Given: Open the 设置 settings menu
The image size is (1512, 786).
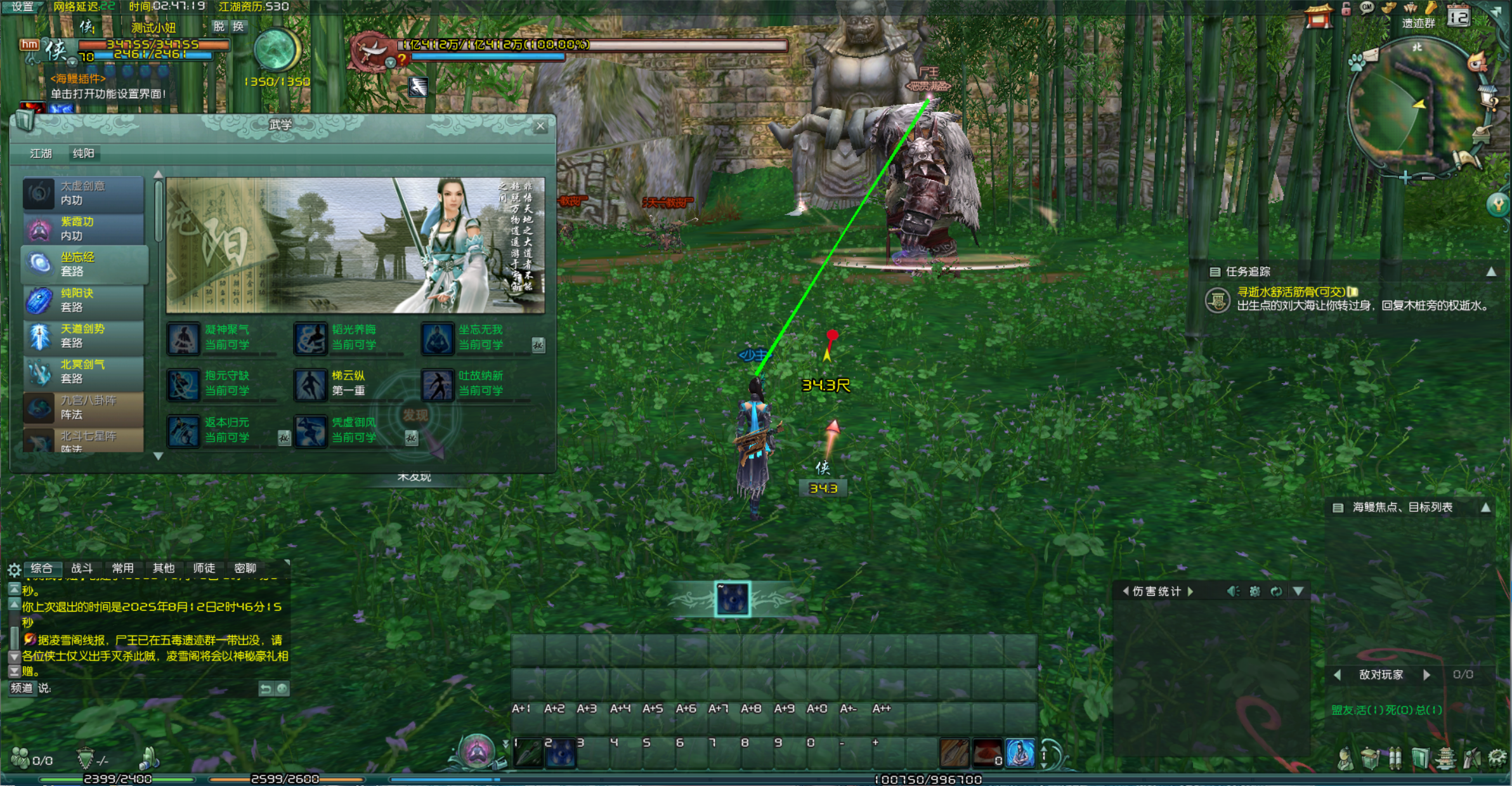Looking at the screenshot, I should point(23,6).
